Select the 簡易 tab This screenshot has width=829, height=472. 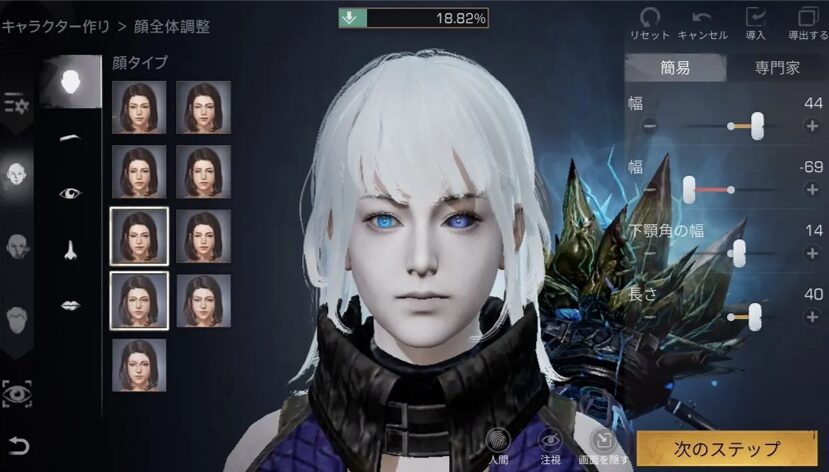pyautogui.click(x=674, y=68)
